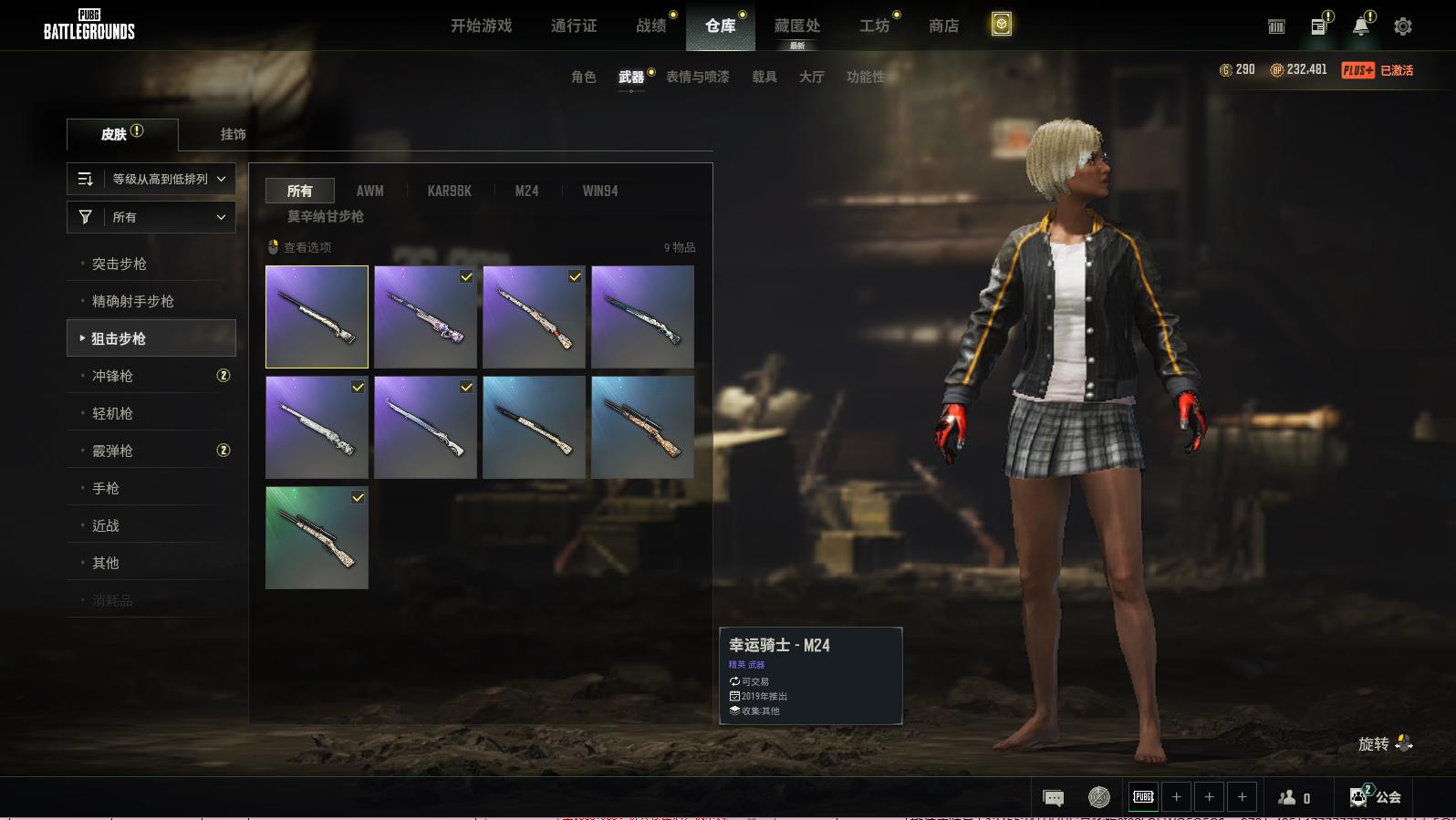Switch to the 角色 character tab

click(x=583, y=77)
